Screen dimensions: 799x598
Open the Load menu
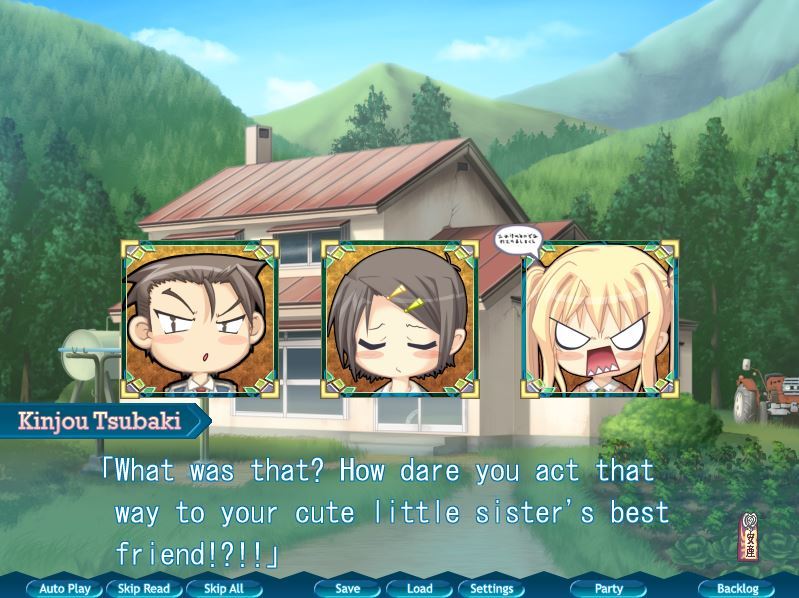click(420, 589)
